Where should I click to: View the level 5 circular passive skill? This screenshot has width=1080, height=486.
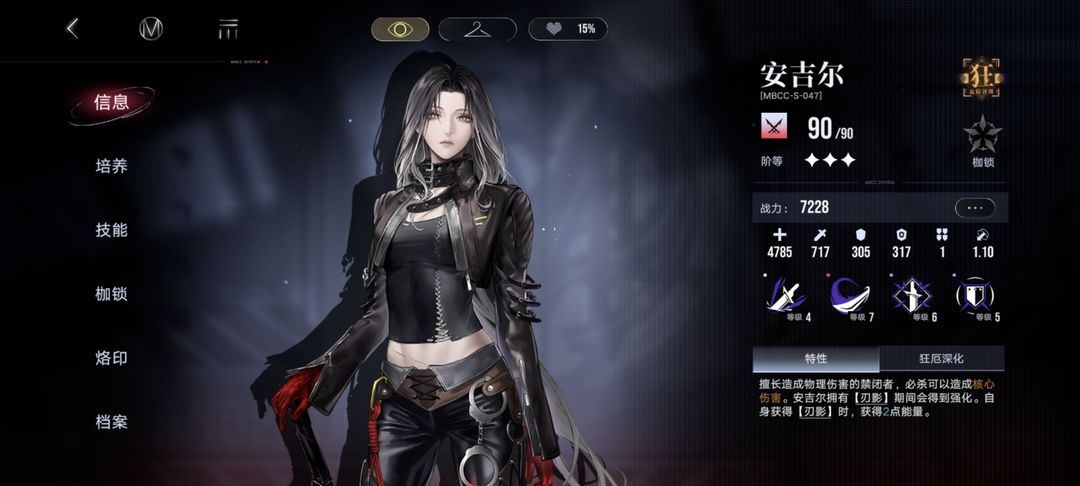976,297
